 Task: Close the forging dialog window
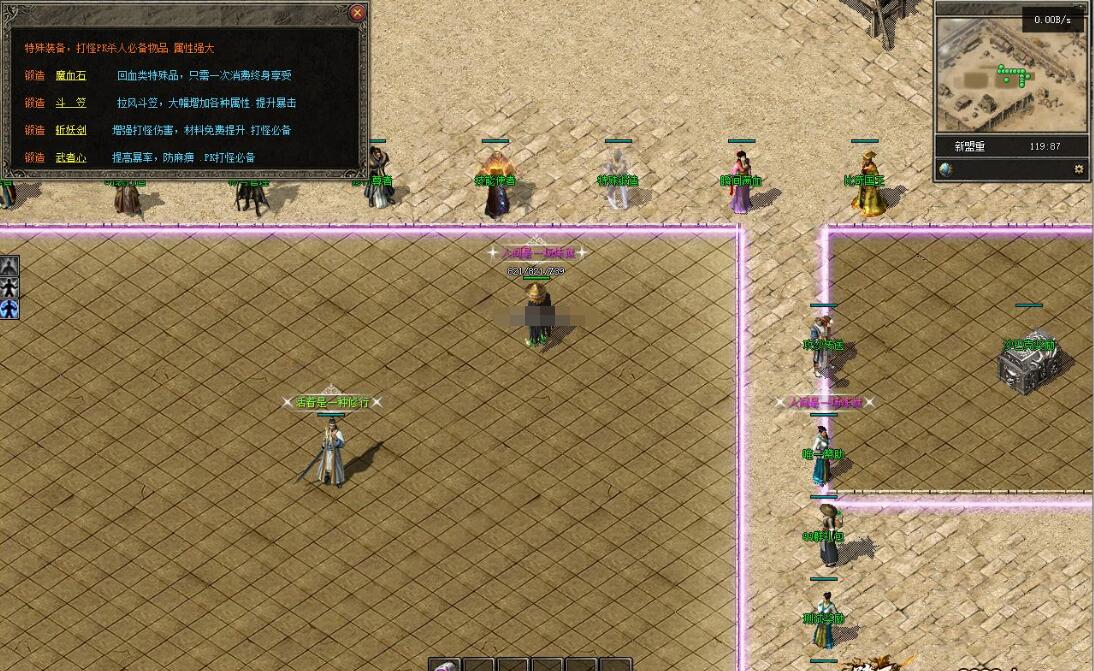coord(357,13)
